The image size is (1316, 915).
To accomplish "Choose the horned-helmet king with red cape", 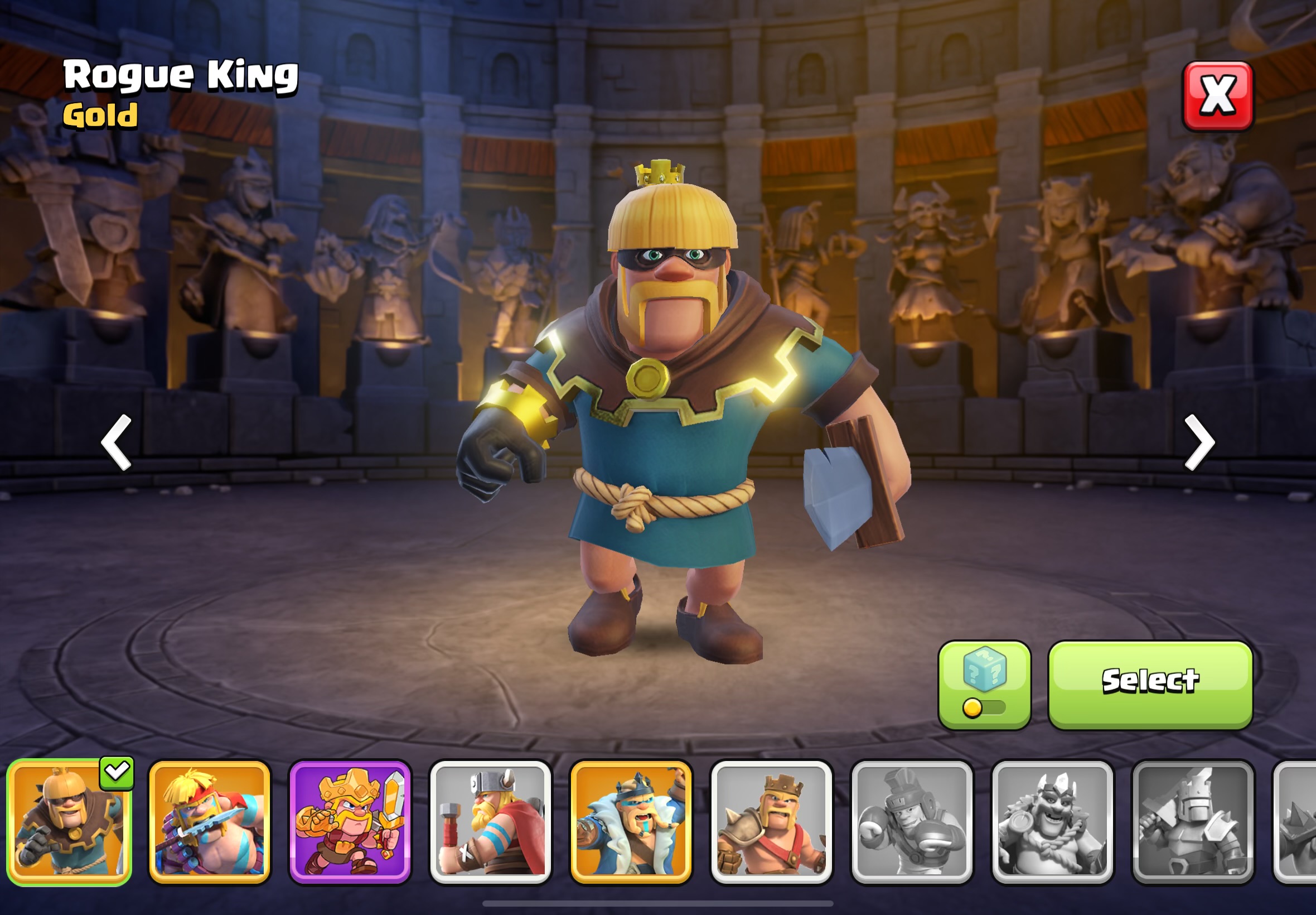I will pos(490,822).
